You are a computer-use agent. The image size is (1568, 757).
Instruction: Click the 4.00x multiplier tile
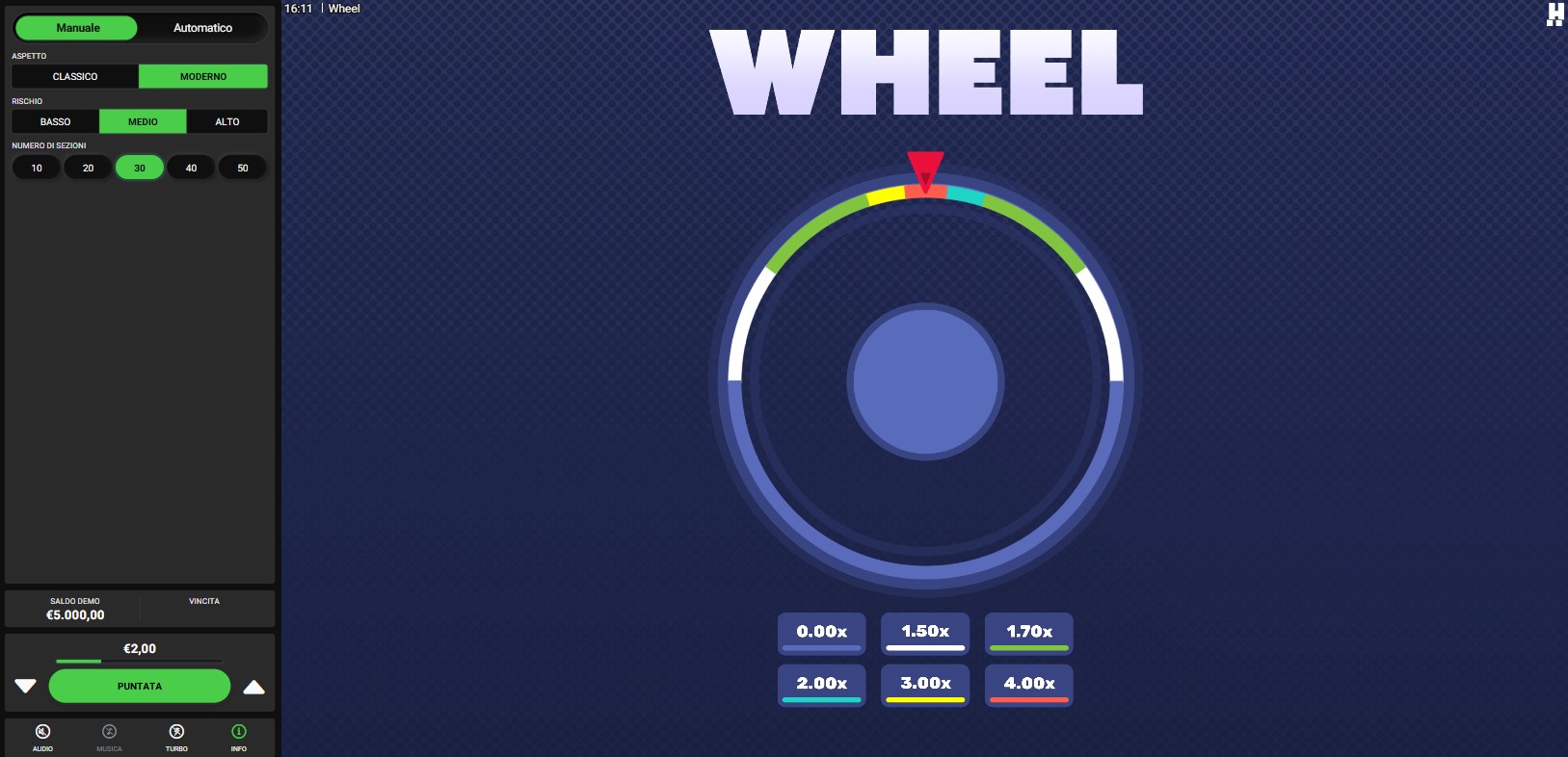1028,686
